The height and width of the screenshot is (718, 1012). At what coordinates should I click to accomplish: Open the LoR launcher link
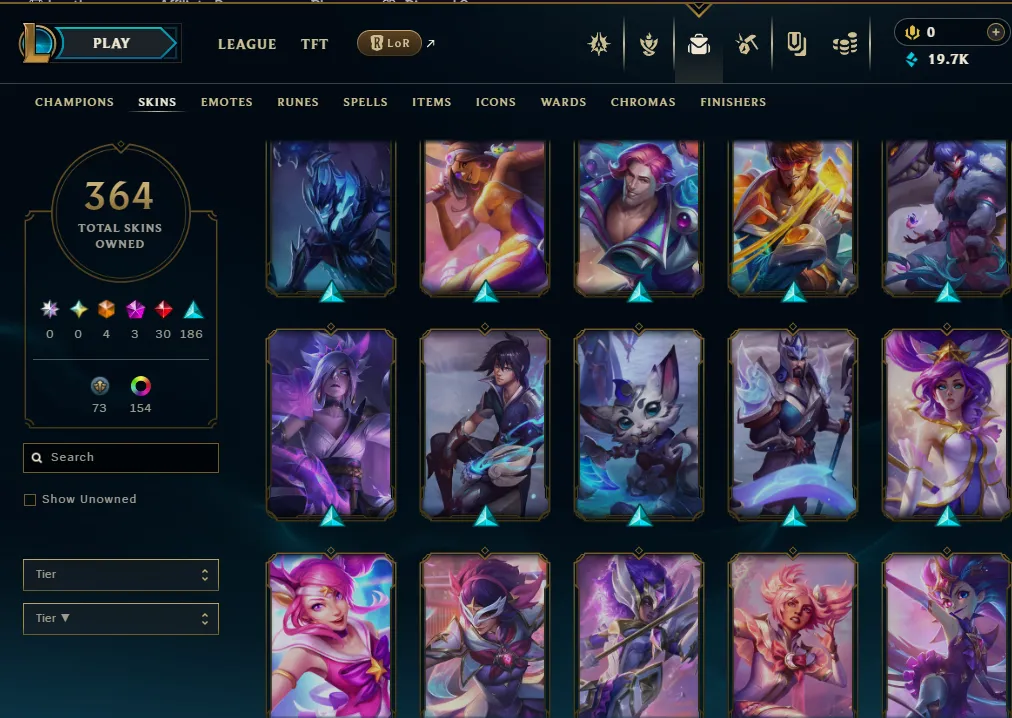click(x=389, y=43)
